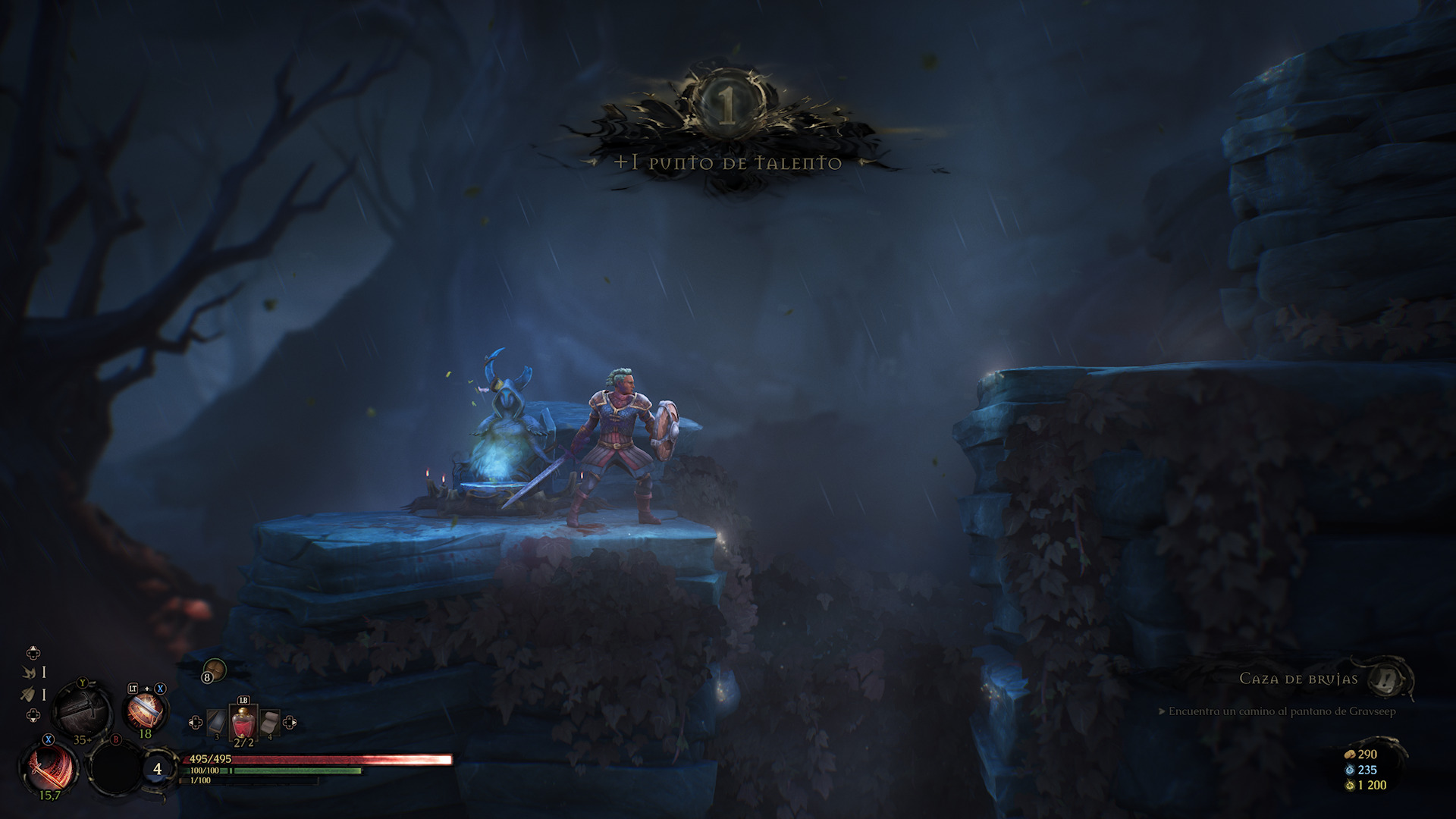
Task: Click the round wooden shield buff icon
Action: pyautogui.click(x=215, y=670)
